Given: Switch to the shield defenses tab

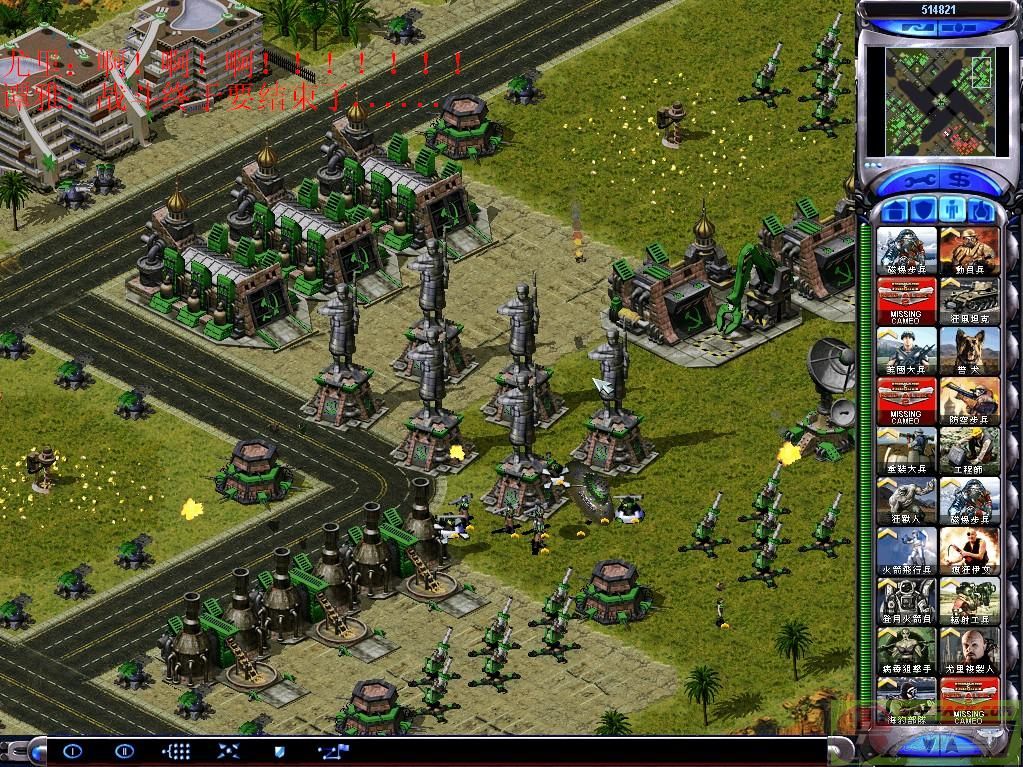Looking at the screenshot, I should pos(925,211).
